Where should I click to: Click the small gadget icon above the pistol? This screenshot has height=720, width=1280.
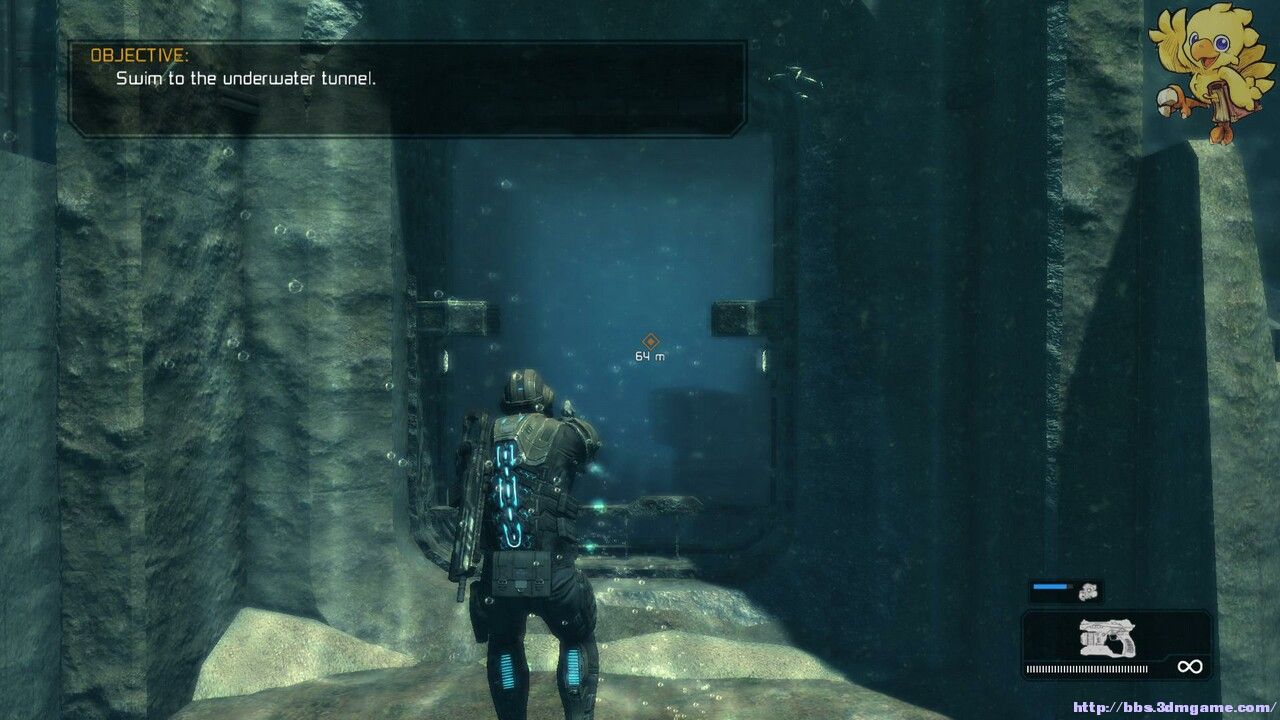[x=1088, y=591]
